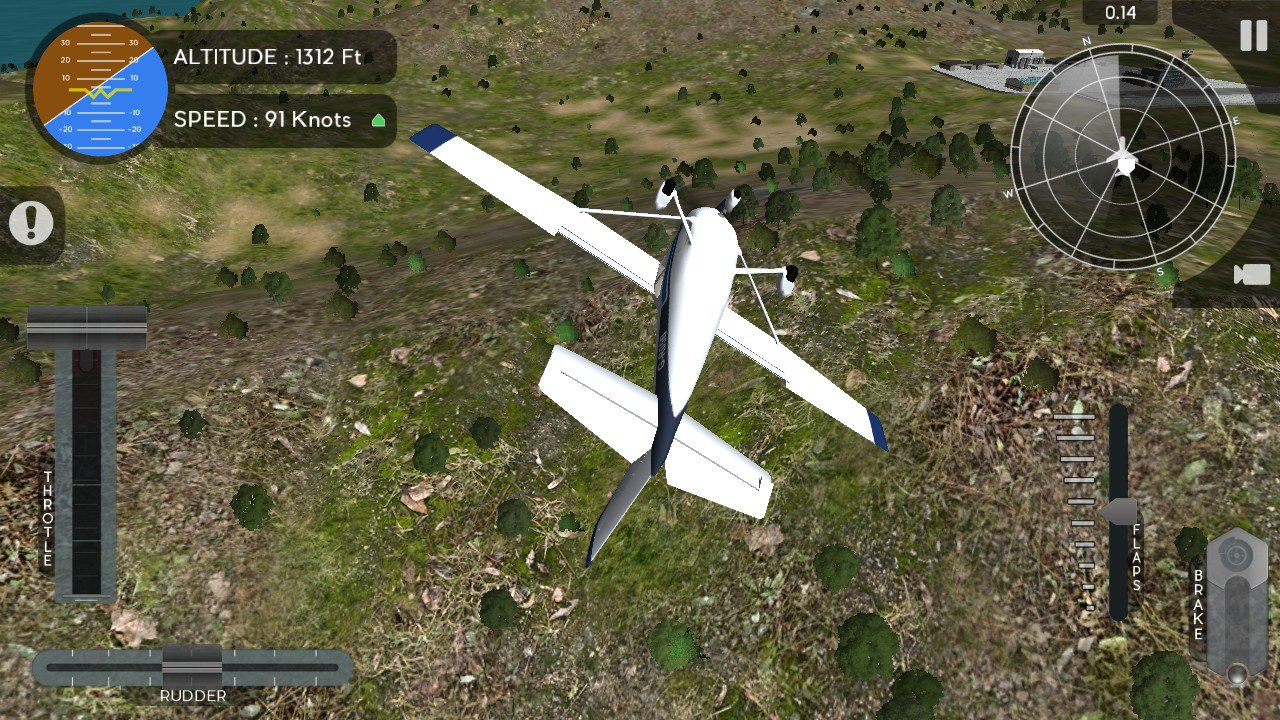The height and width of the screenshot is (720, 1280).
Task: Click the throttle lever handle
Action: (x=87, y=329)
